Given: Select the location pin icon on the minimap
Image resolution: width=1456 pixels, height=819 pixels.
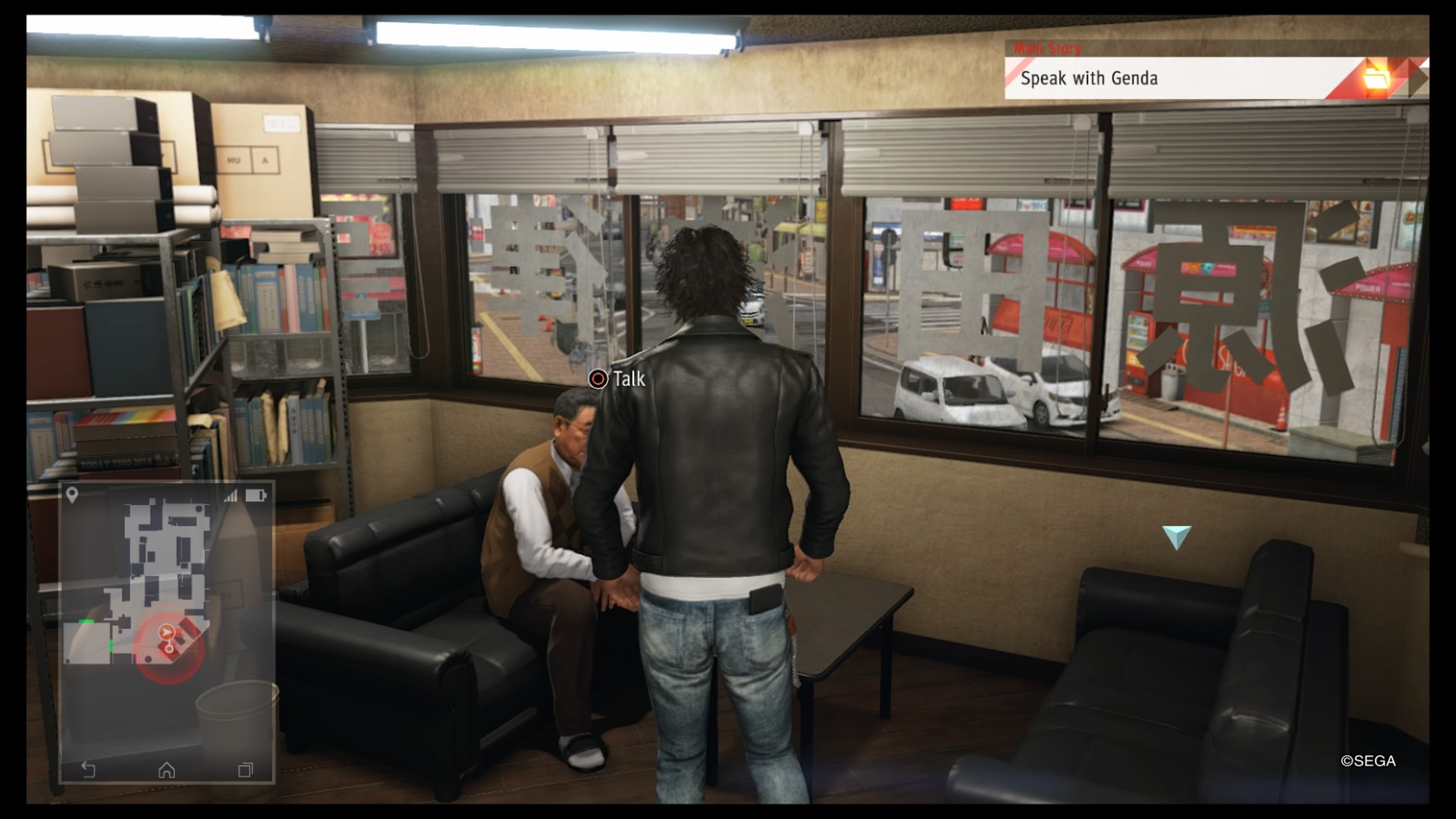Looking at the screenshot, I should 73,494.
